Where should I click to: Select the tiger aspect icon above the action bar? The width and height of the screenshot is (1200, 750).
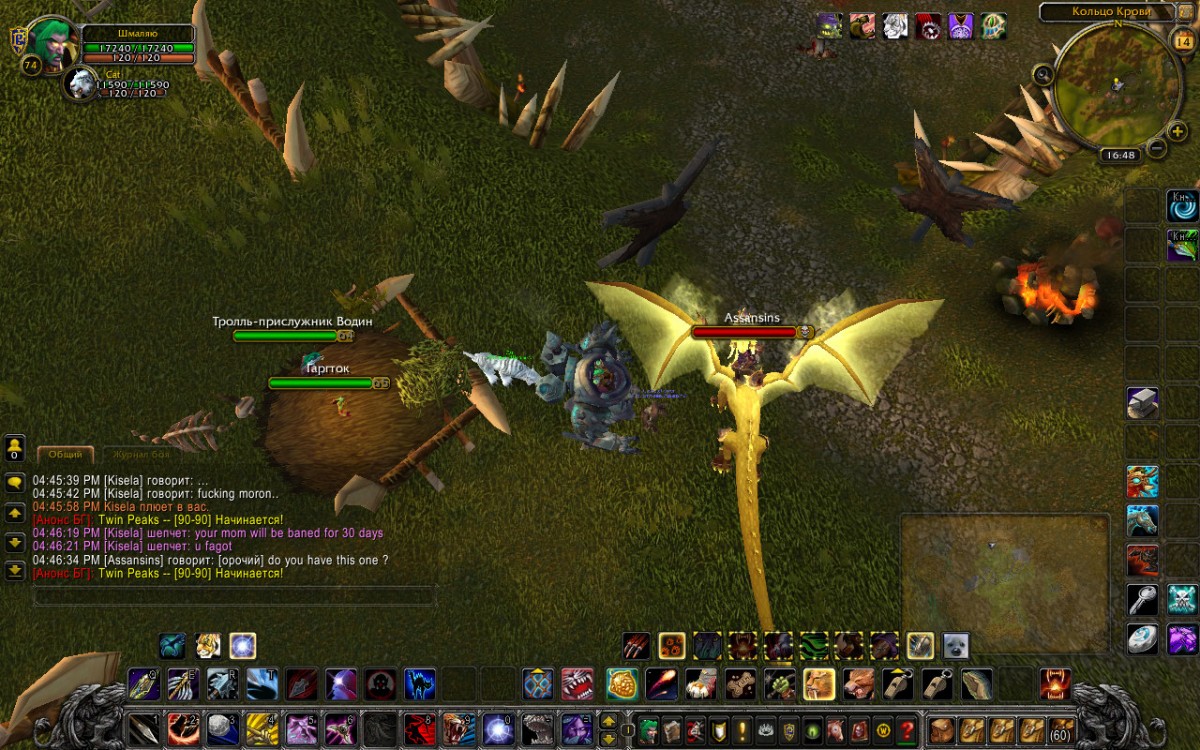pyautogui.click(x=208, y=645)
